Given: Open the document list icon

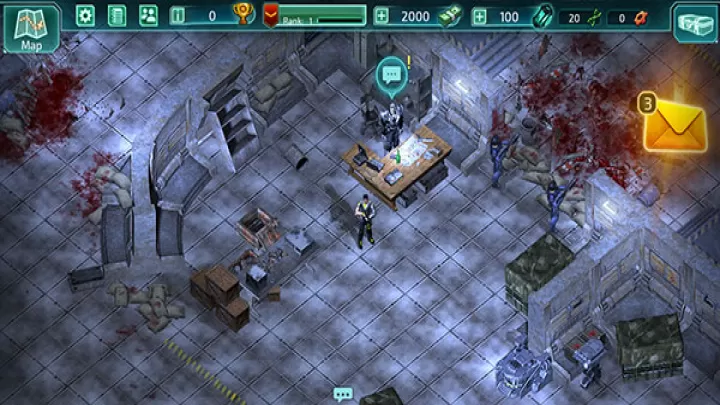Looking at the screenshot, I should coord(117,15).
